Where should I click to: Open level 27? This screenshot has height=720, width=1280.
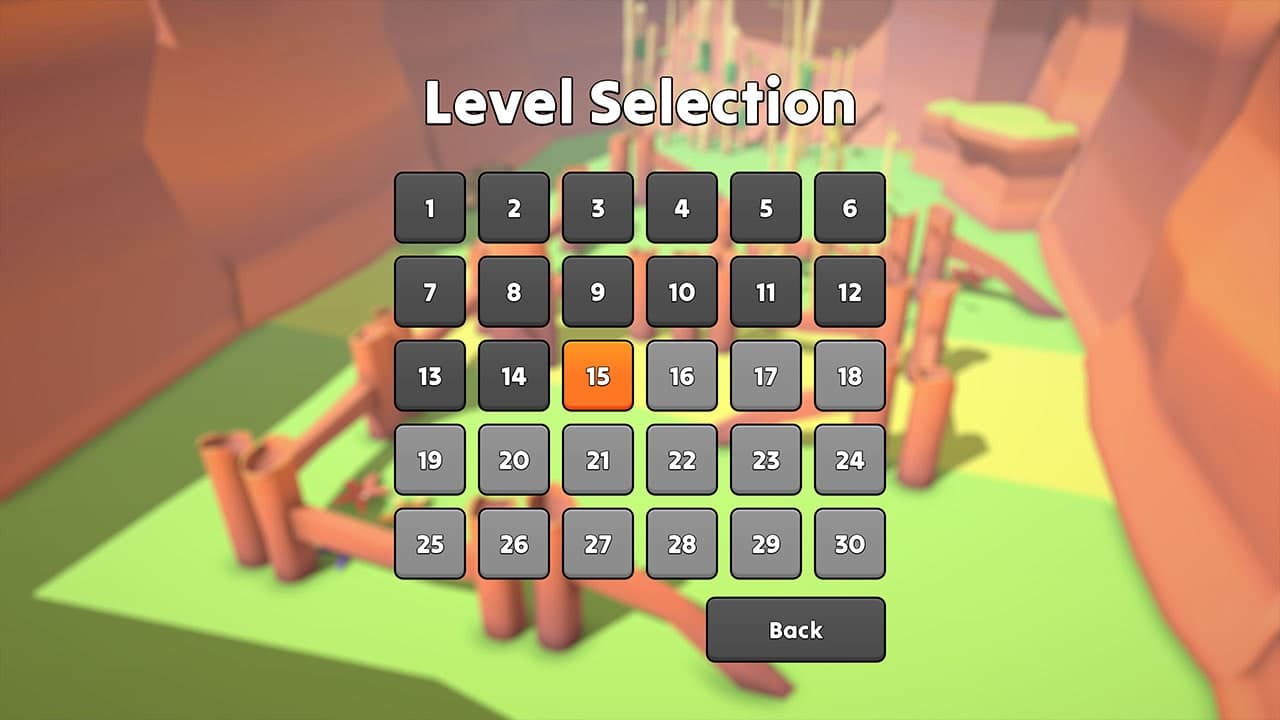coord(598,544)
